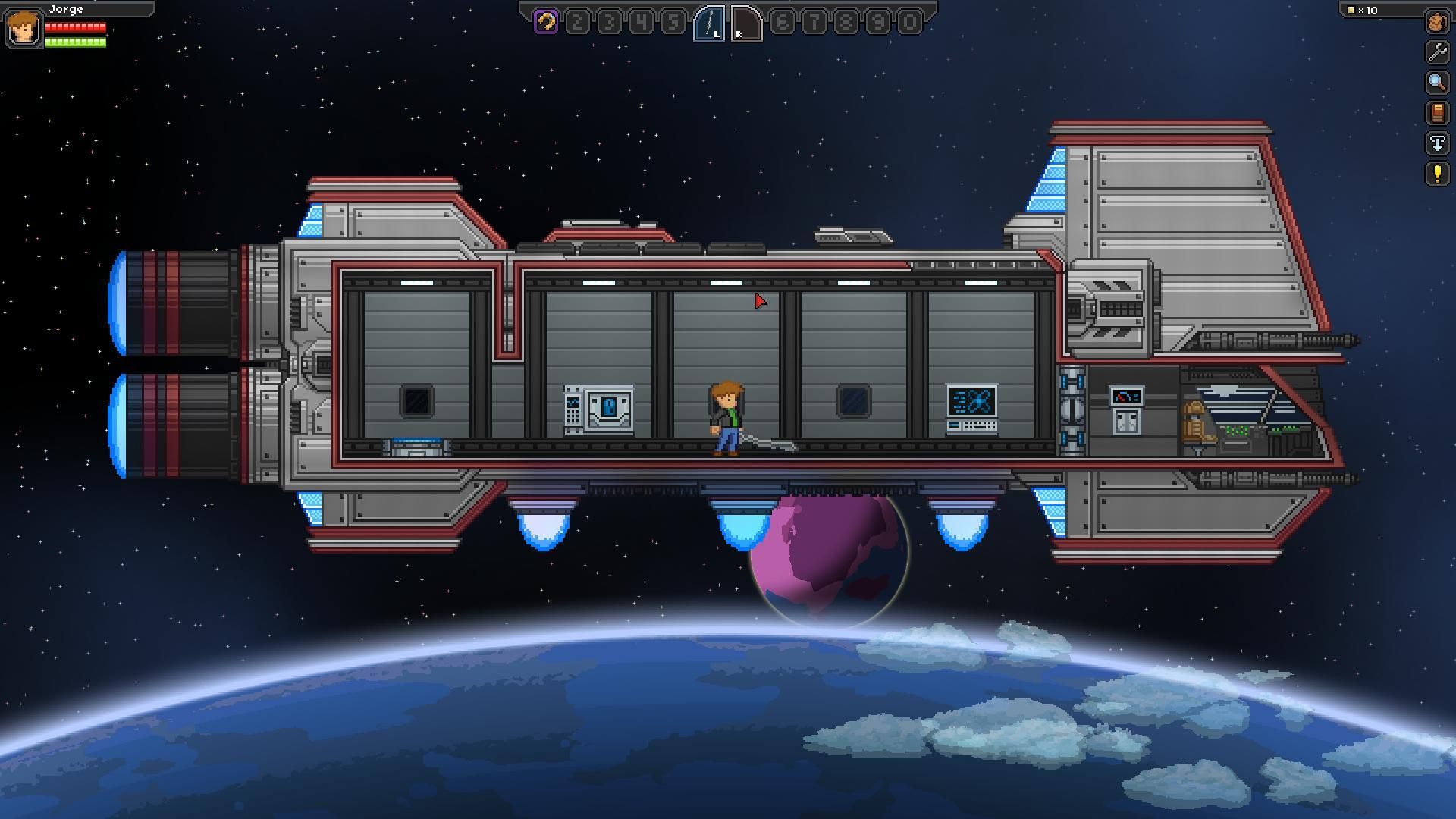1456x819 pixels.
Task: Choose hotbar slot number 5
Action: point(673,22)
